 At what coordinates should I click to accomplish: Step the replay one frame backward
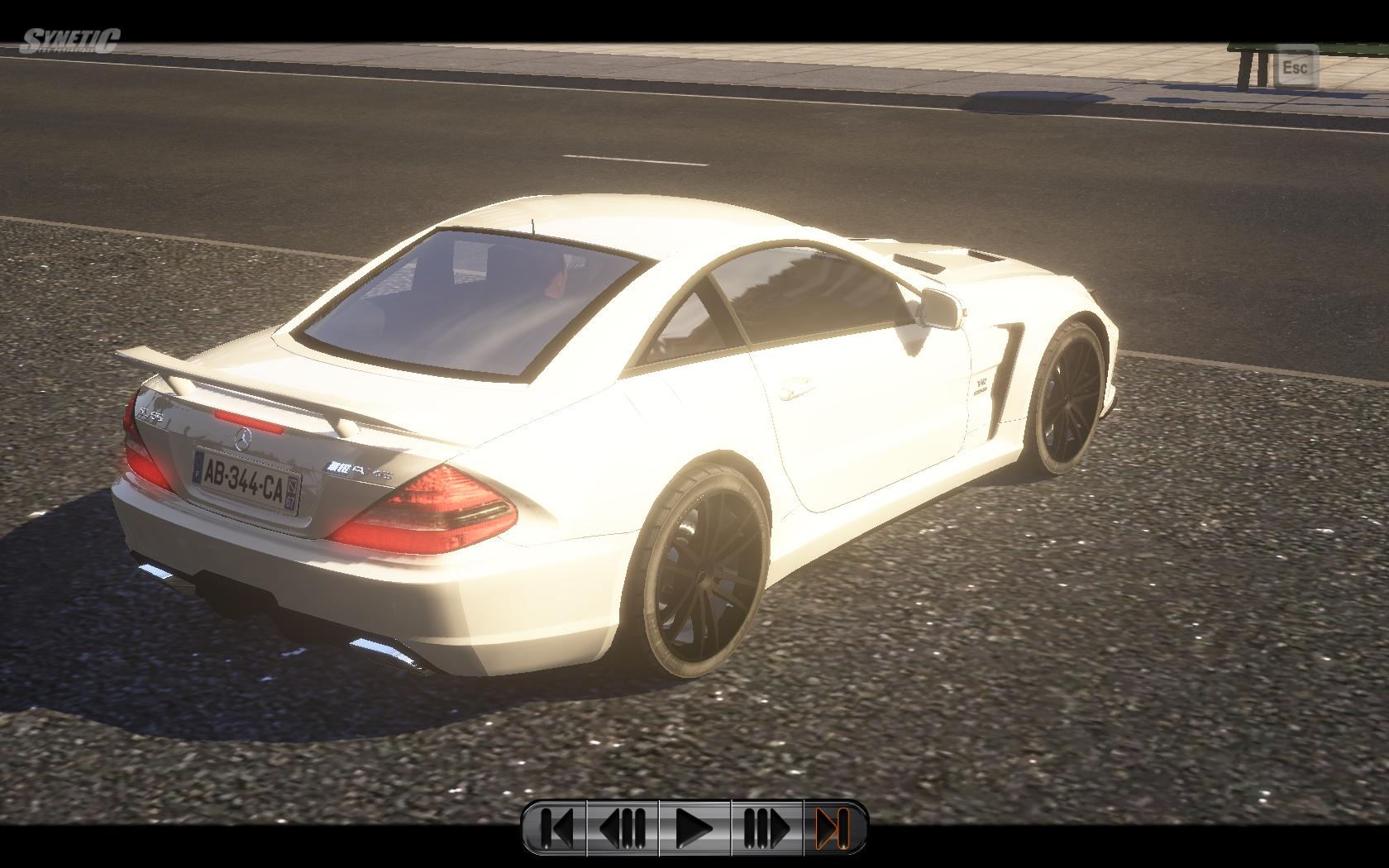[x=623, y=827]
